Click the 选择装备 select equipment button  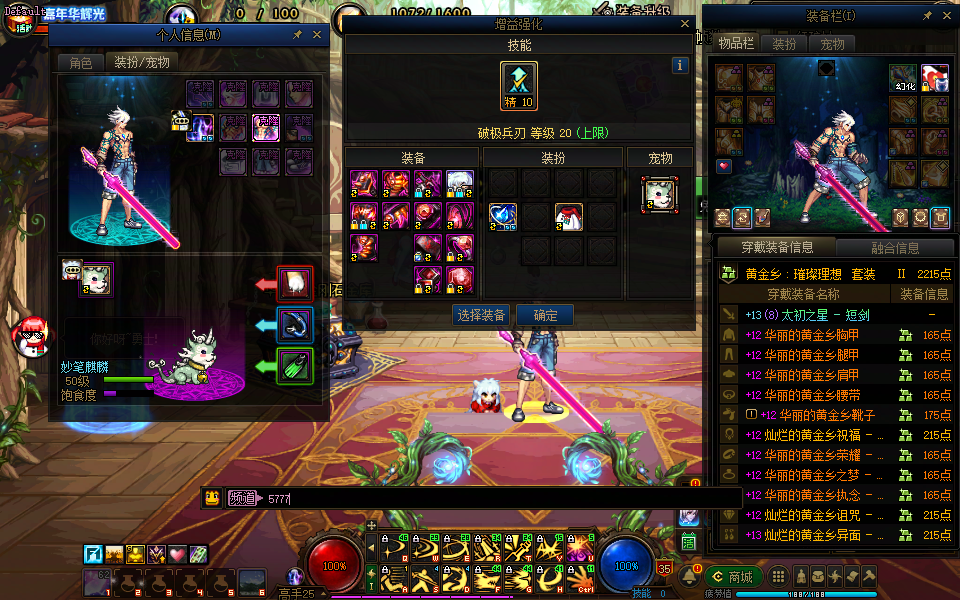click(x=481, y=315)
